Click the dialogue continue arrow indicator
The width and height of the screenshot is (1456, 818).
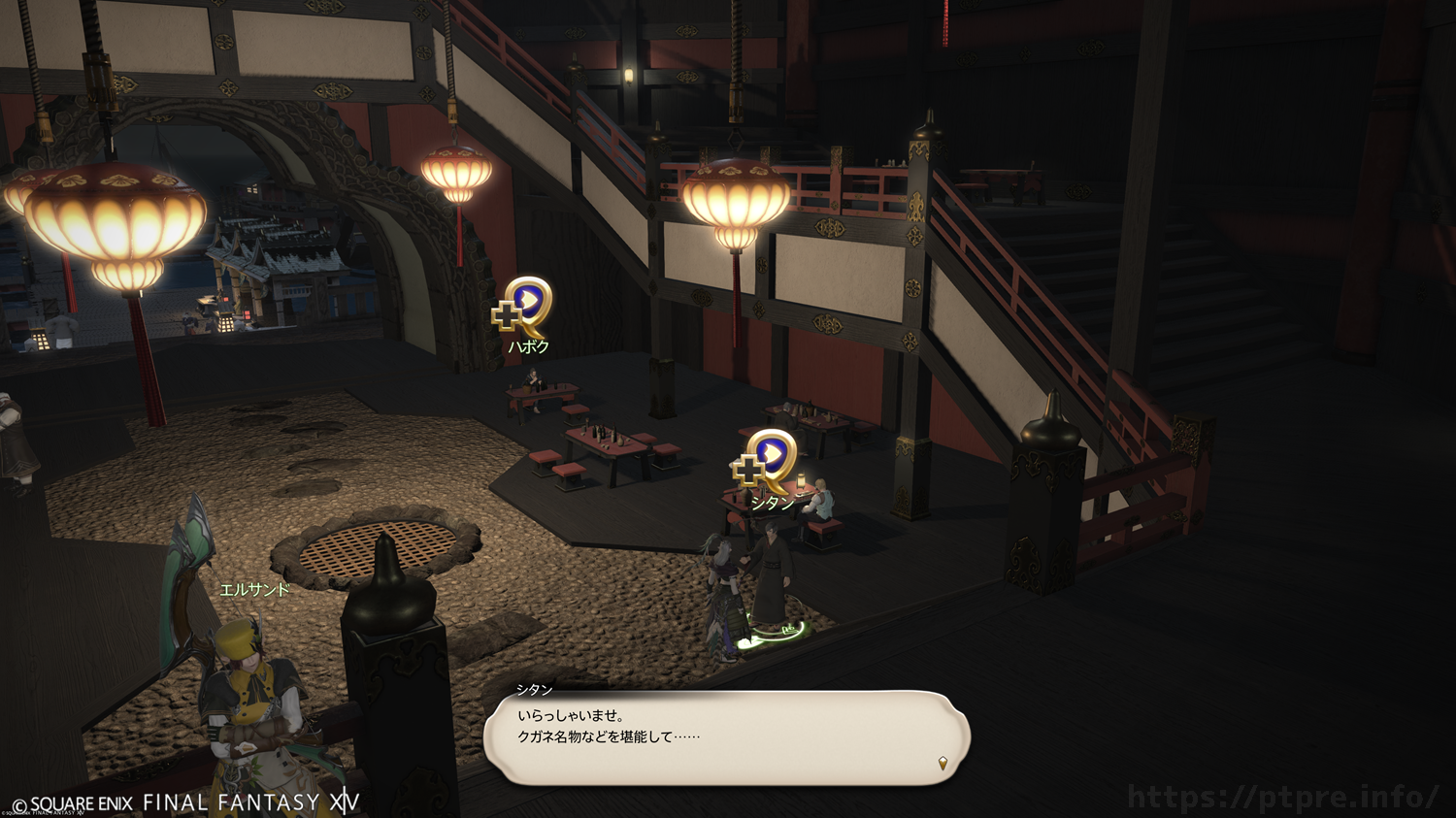coord(943,764)
